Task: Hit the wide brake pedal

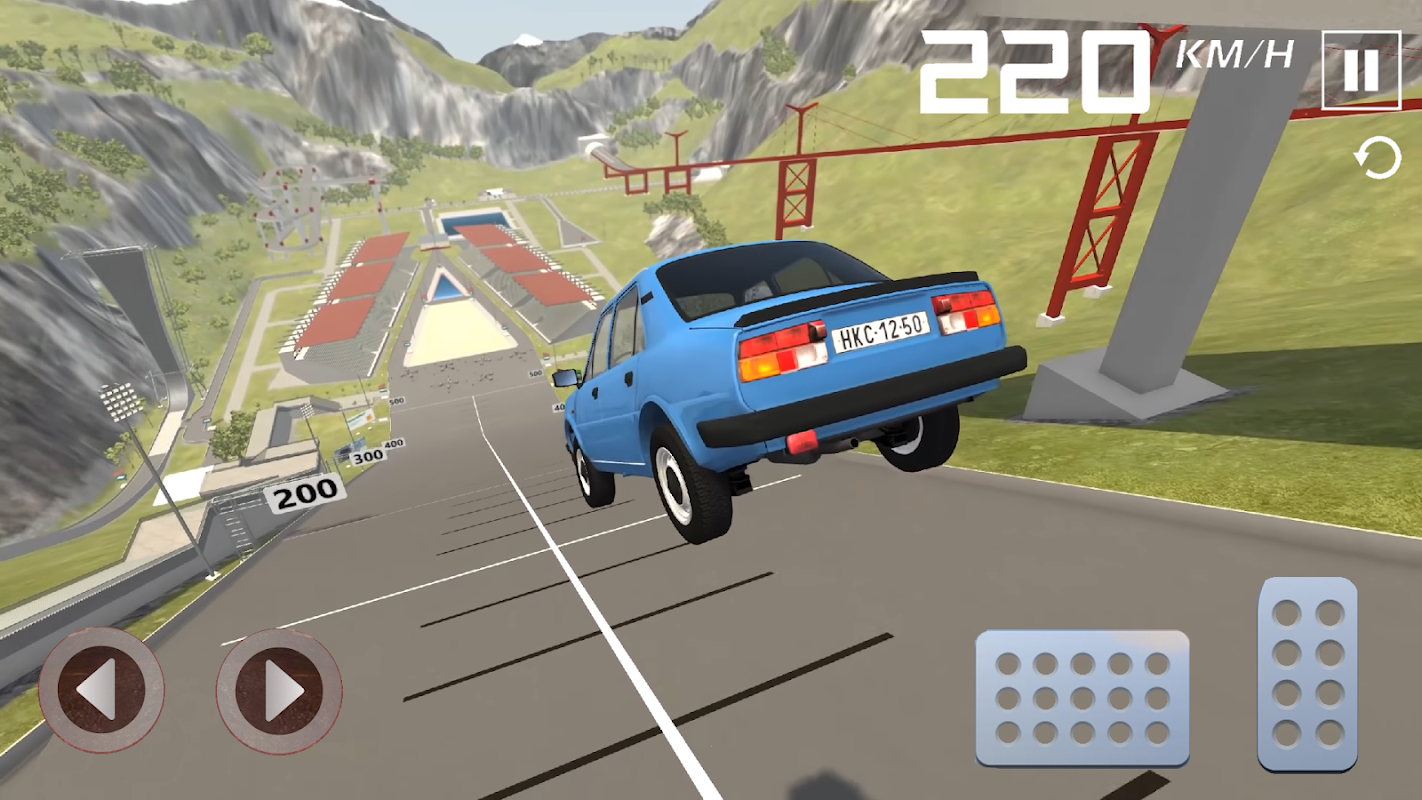Action: click(1082, 698)
